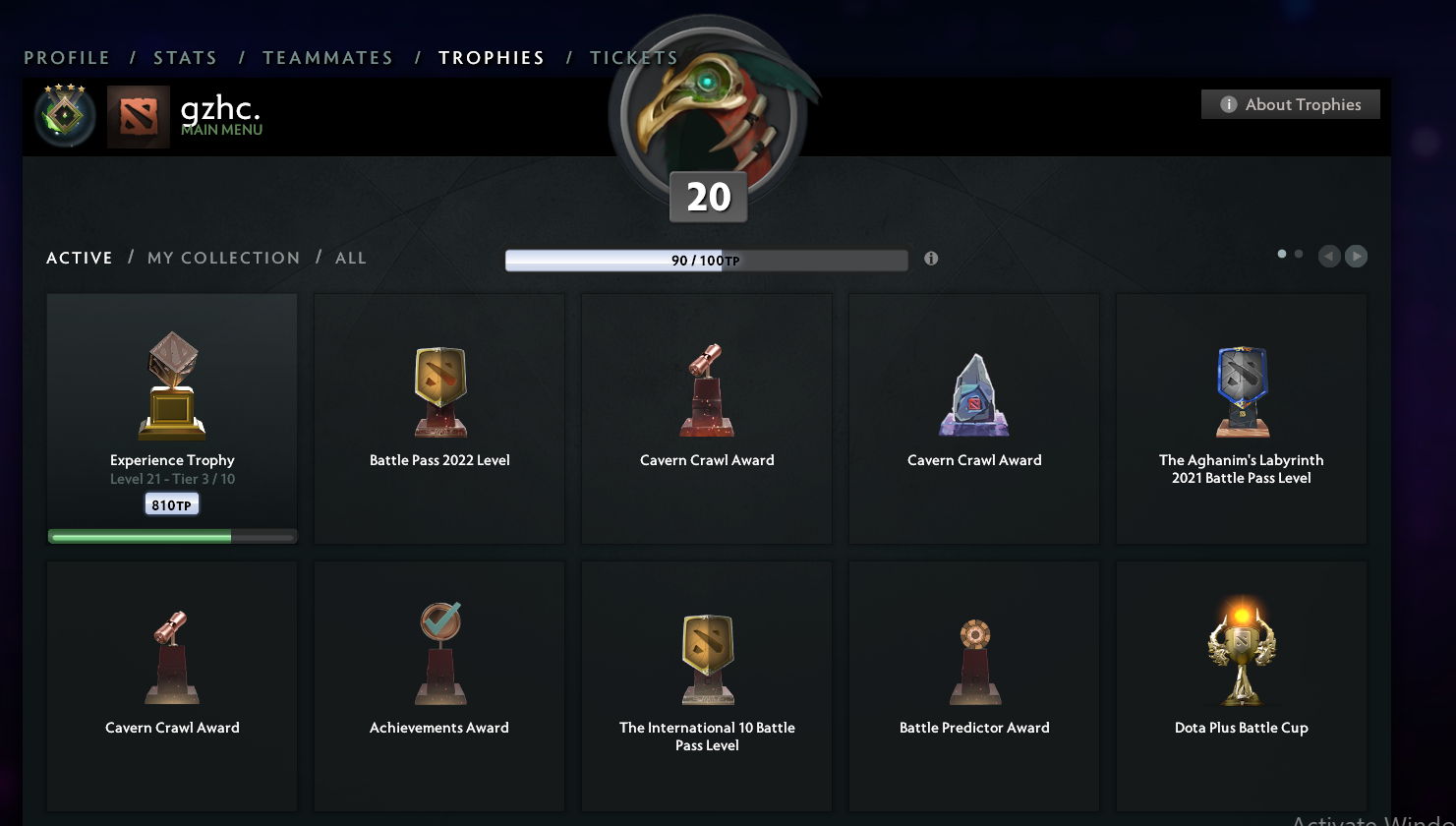The width and height of the screenshot is (1456, 826).
Task: Switch to the MY COLLECTION tab
Action: [x=223, y=258]
